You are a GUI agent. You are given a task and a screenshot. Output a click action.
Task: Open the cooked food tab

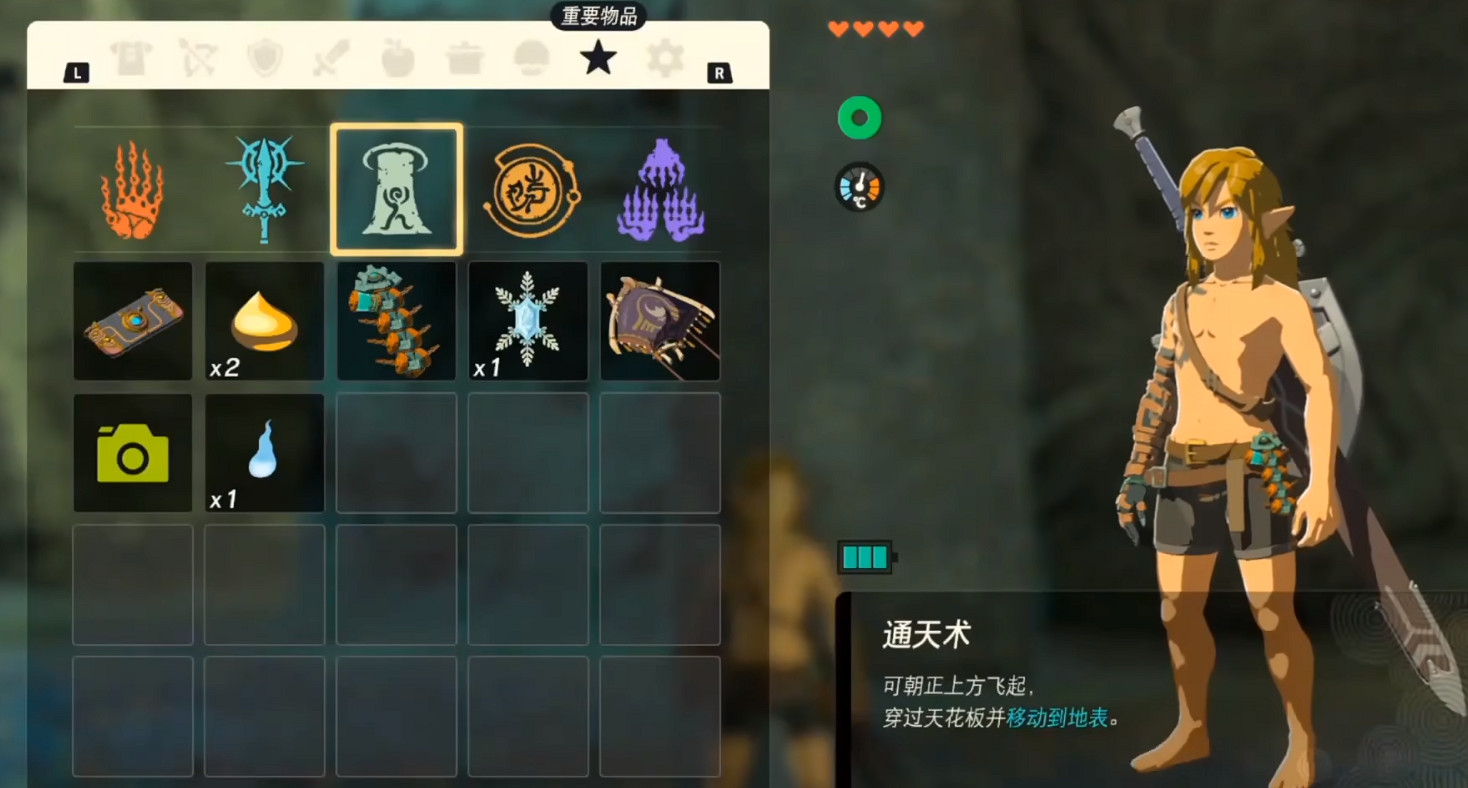click(x=465, y=58)
